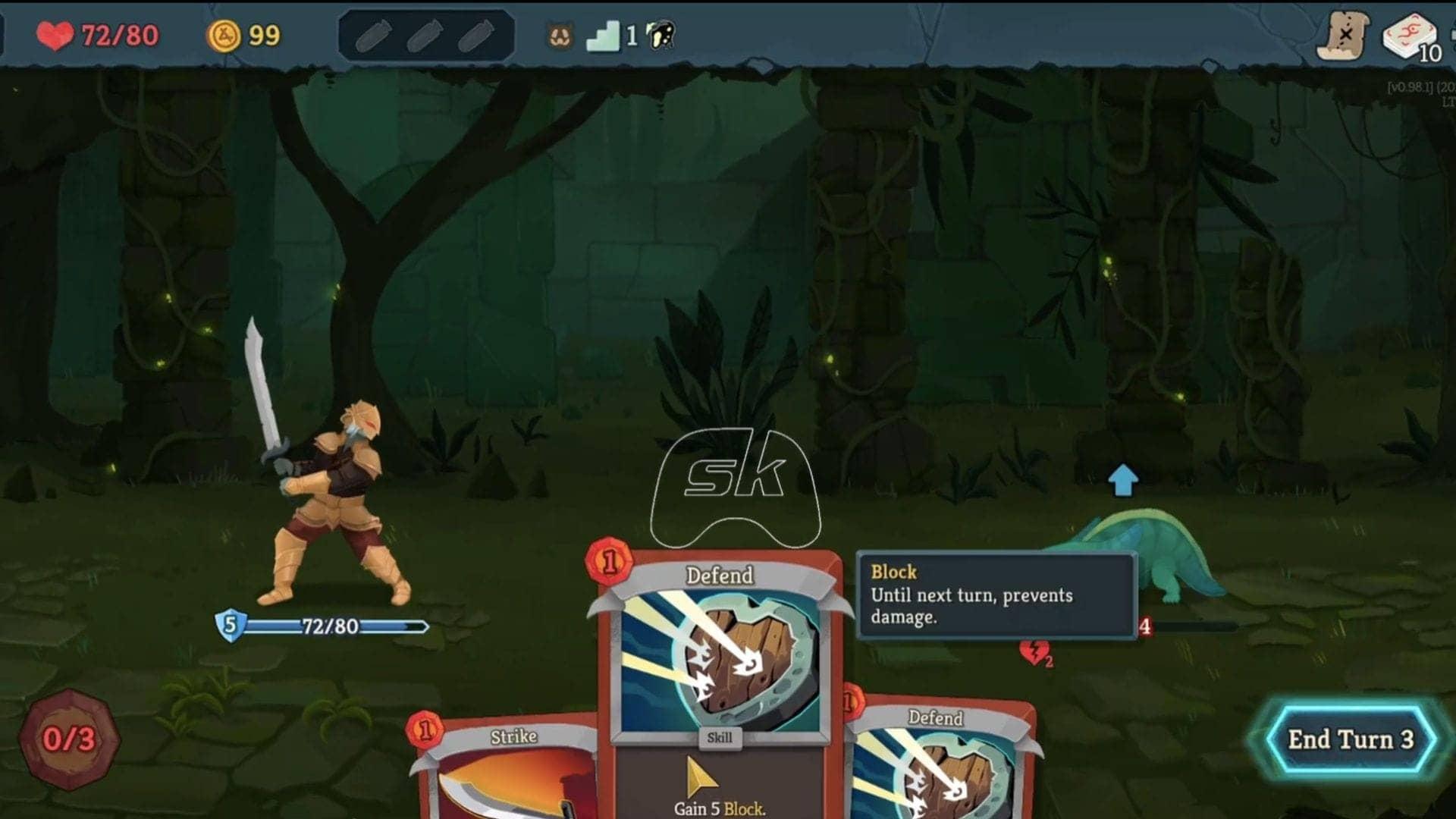Inspect the bear paw relic
The image size is (1456, 819).
tap(559, 34)
